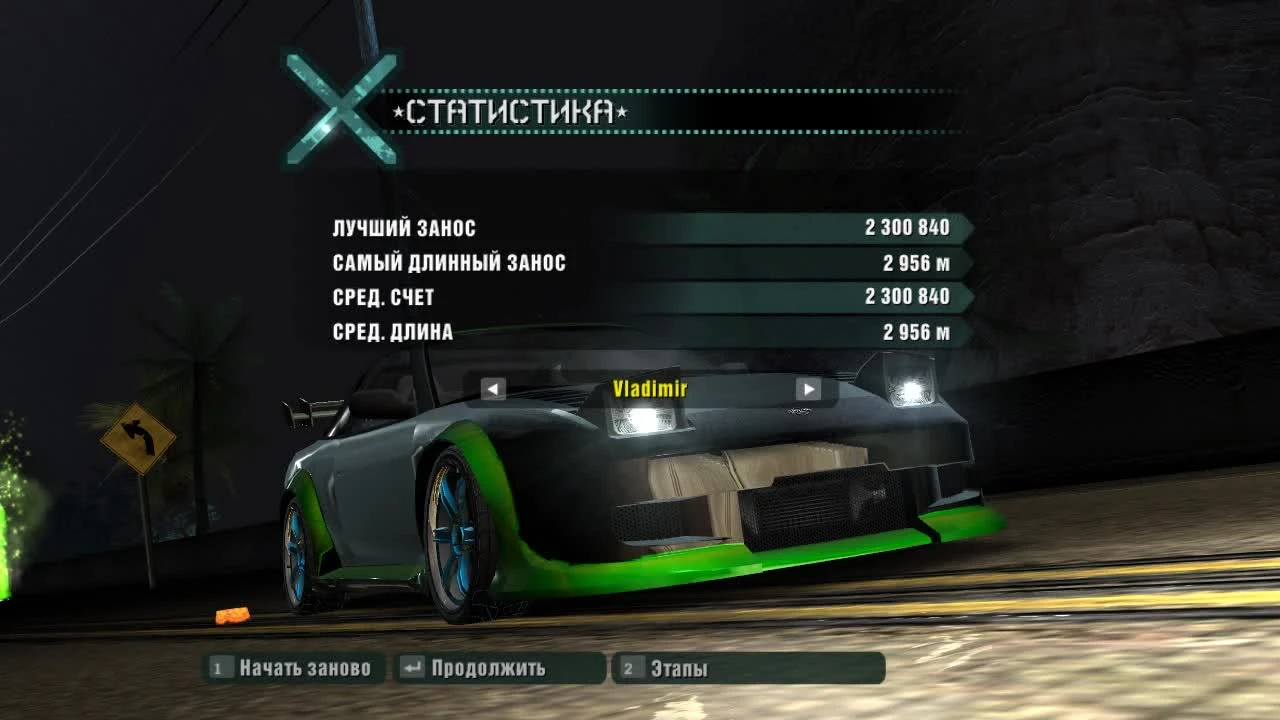Image resolution: width=1280 pixels, height=720 pixels.
Task: Click Продолжить to continue
Action: 490,669
